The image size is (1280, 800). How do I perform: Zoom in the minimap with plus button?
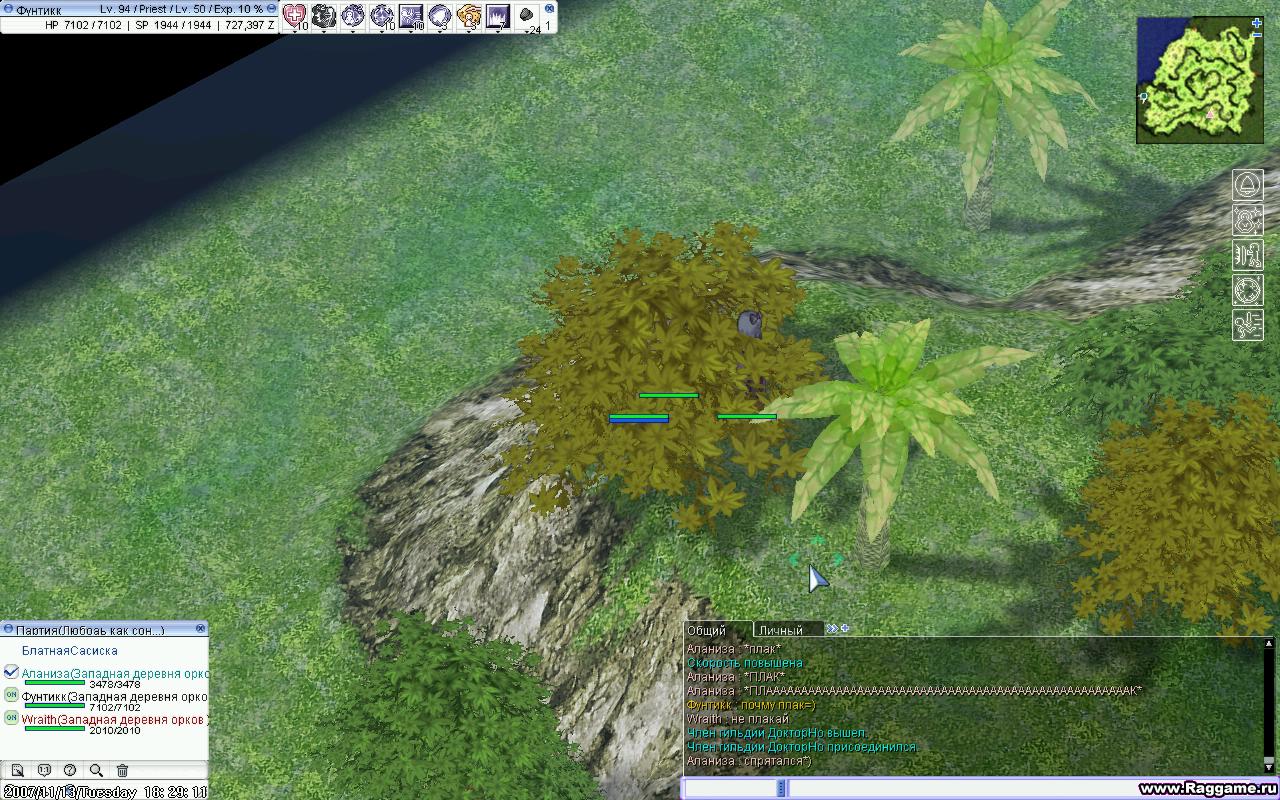[x=1257, y=22]
